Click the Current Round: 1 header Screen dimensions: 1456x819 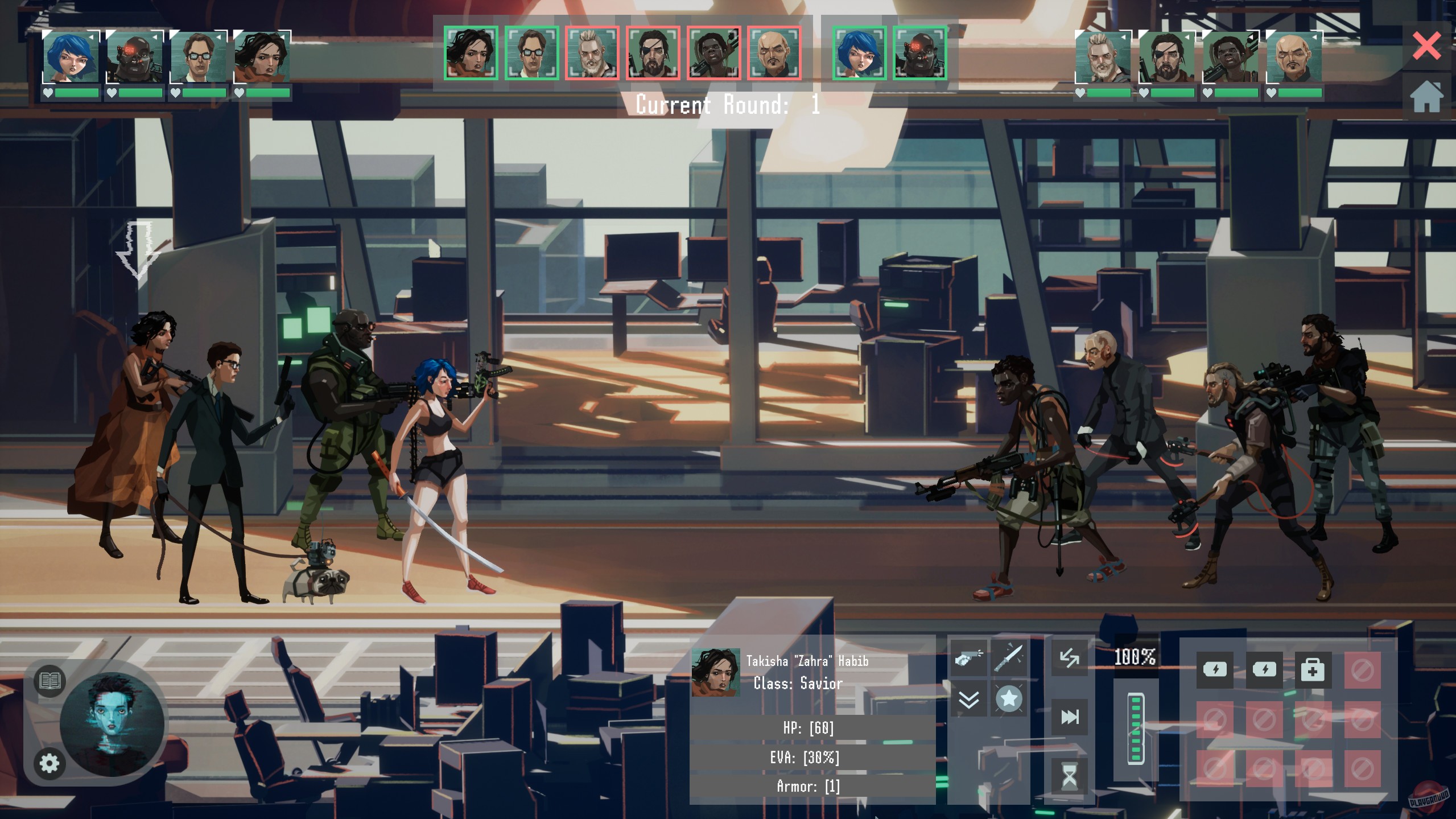728,105
